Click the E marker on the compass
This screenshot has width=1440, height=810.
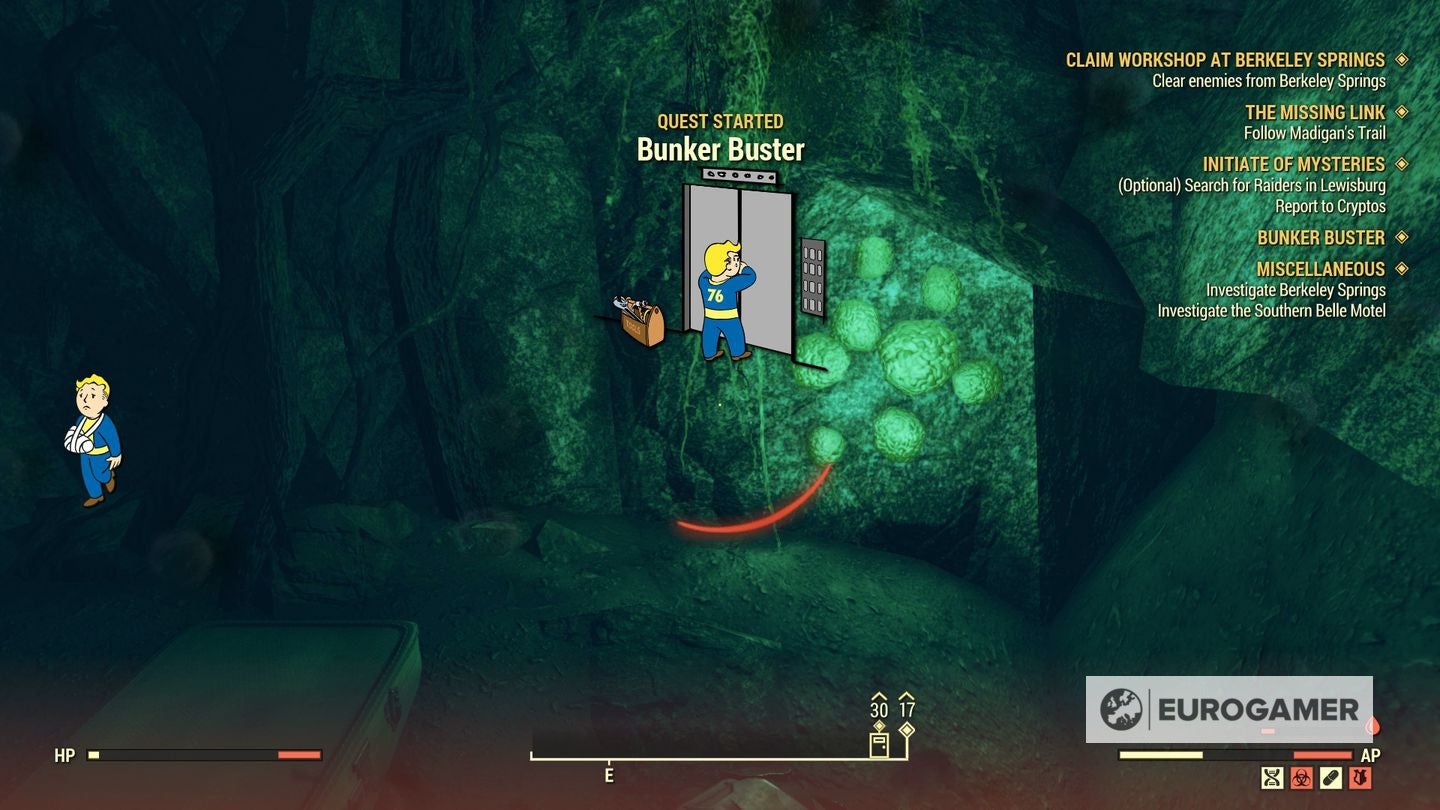tap(608, 775)
